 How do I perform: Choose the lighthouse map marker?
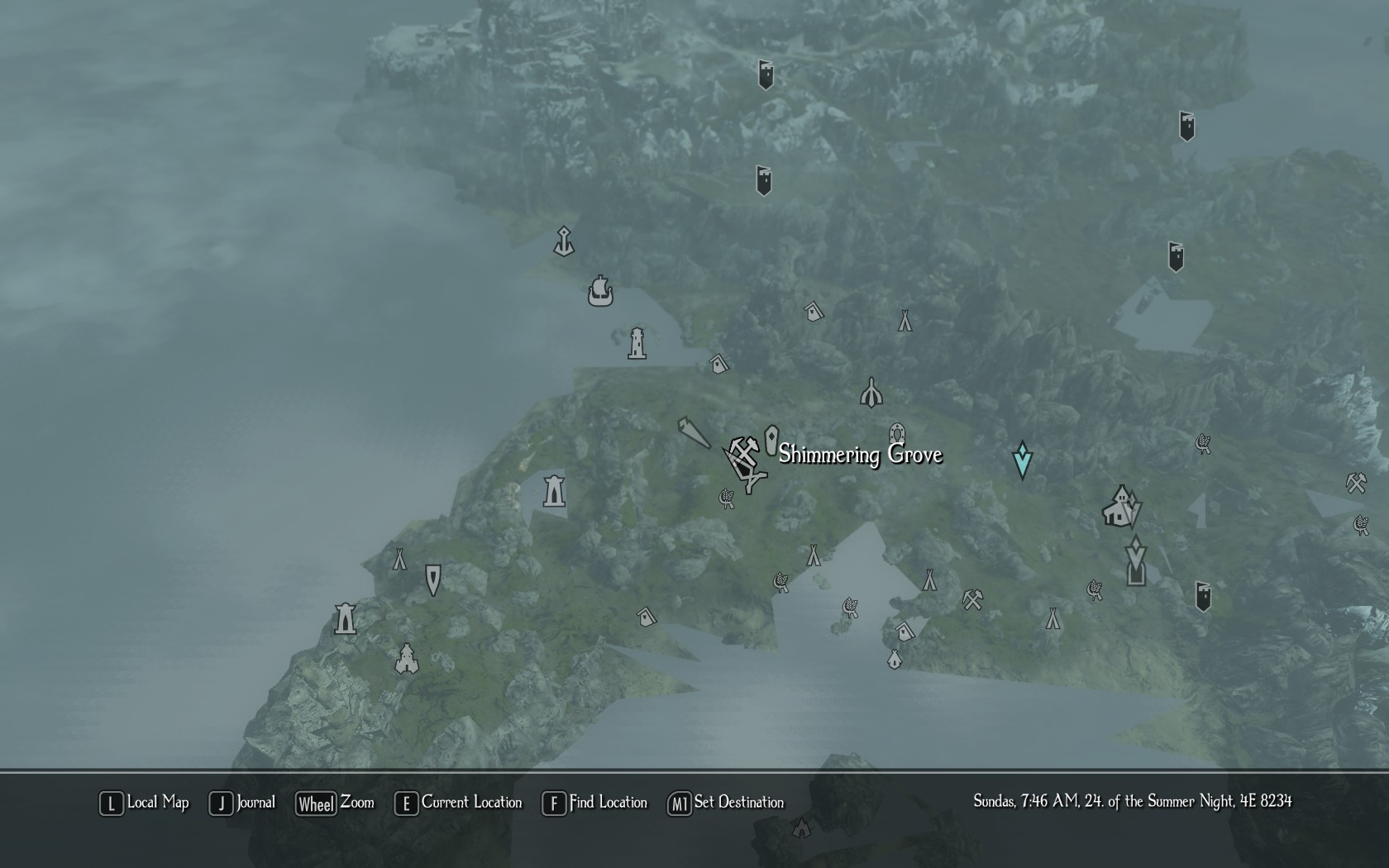click(637, 343)
